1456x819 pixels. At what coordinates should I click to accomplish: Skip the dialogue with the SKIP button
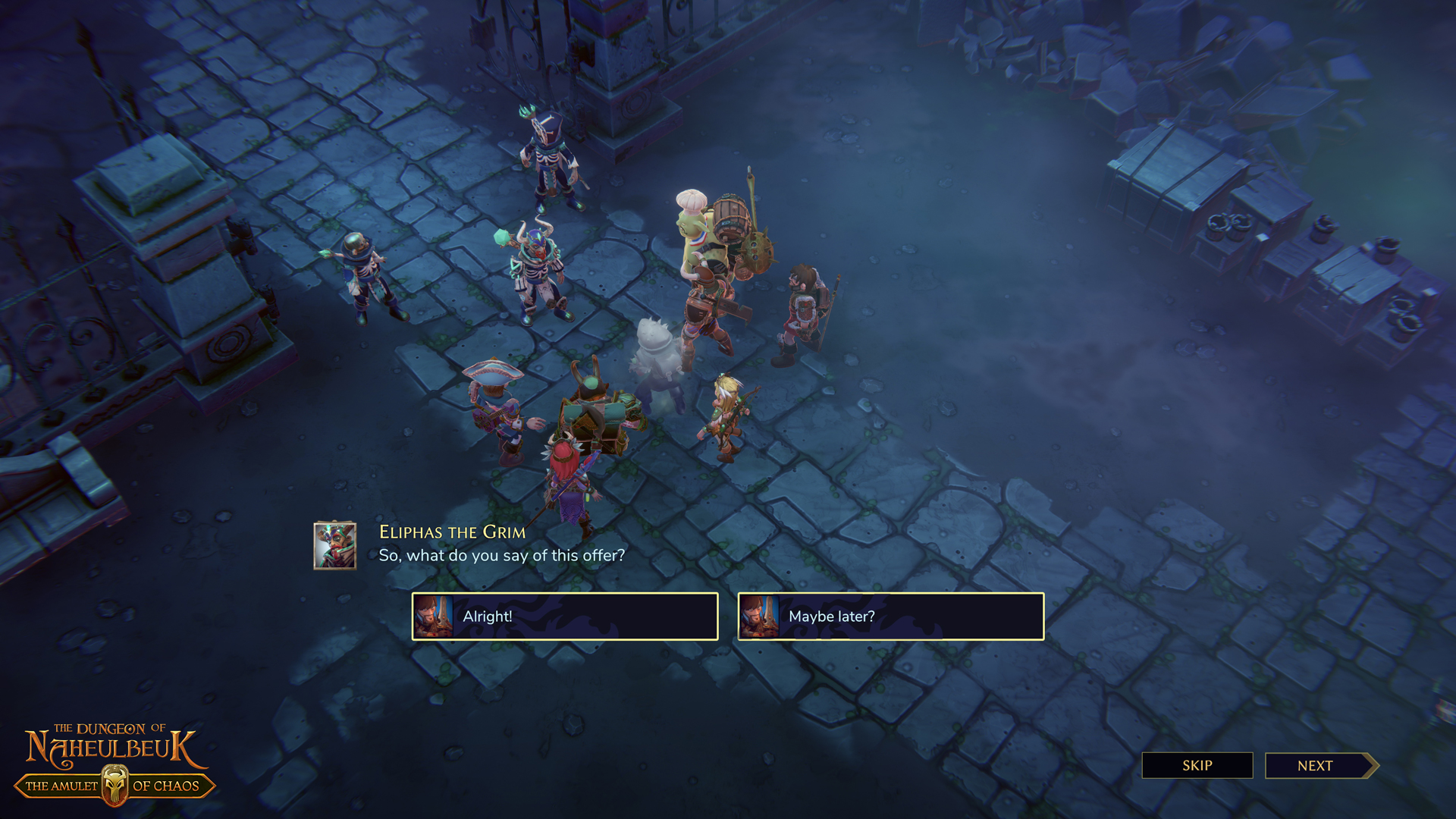click(x=1197, y=765)
